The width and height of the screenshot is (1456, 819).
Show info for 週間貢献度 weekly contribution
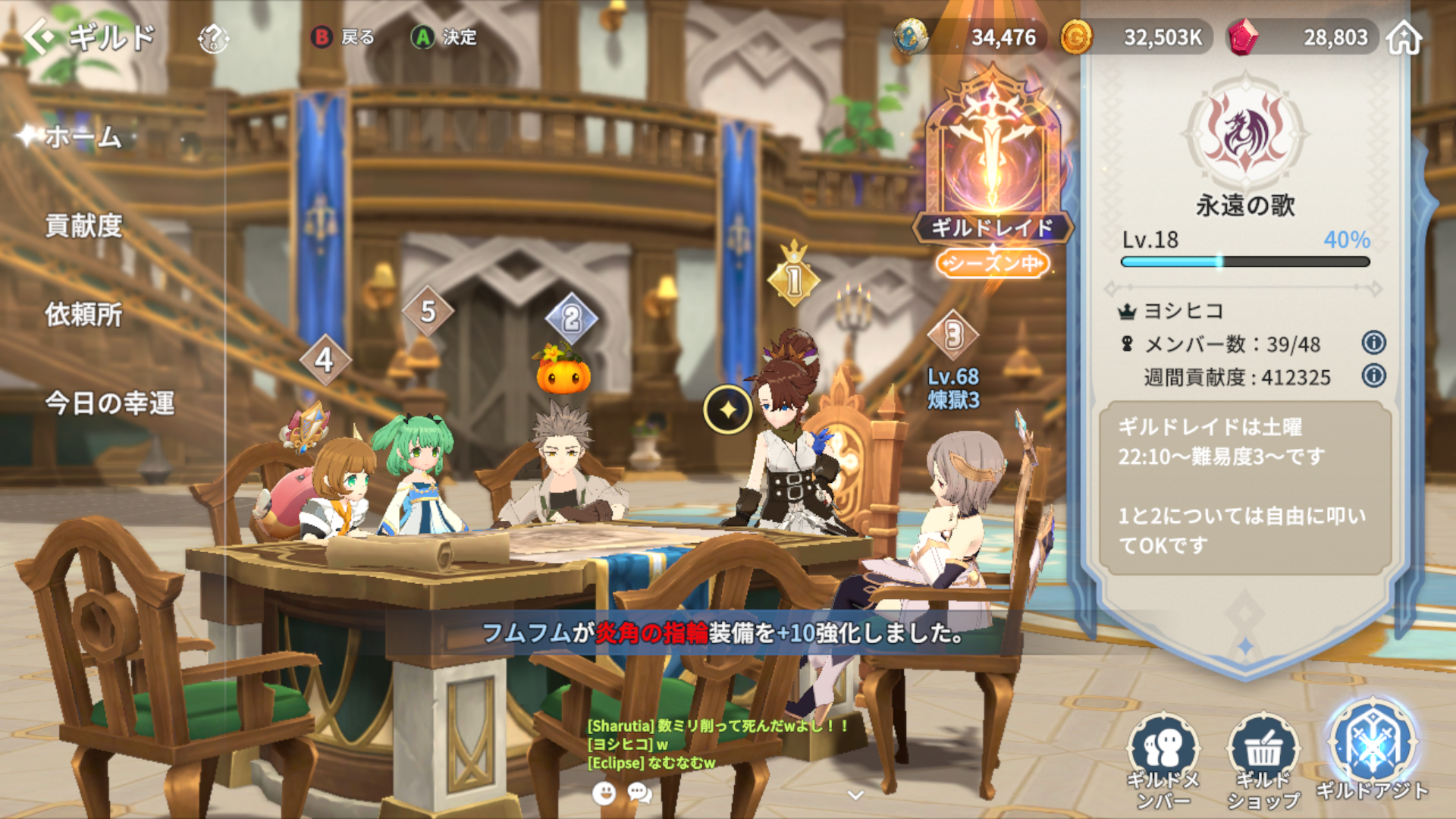coord(1373,376)
